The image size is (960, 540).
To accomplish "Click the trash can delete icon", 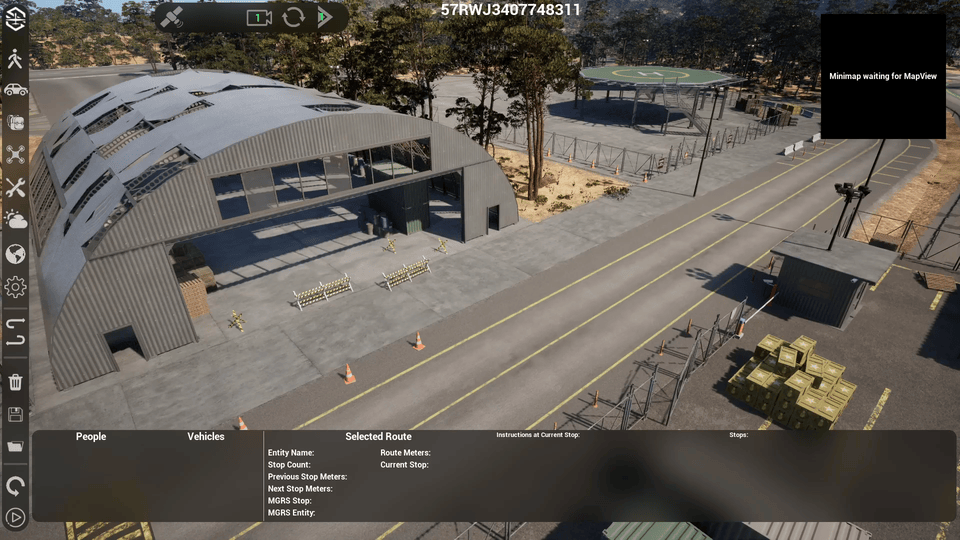I will click(15, 381).
